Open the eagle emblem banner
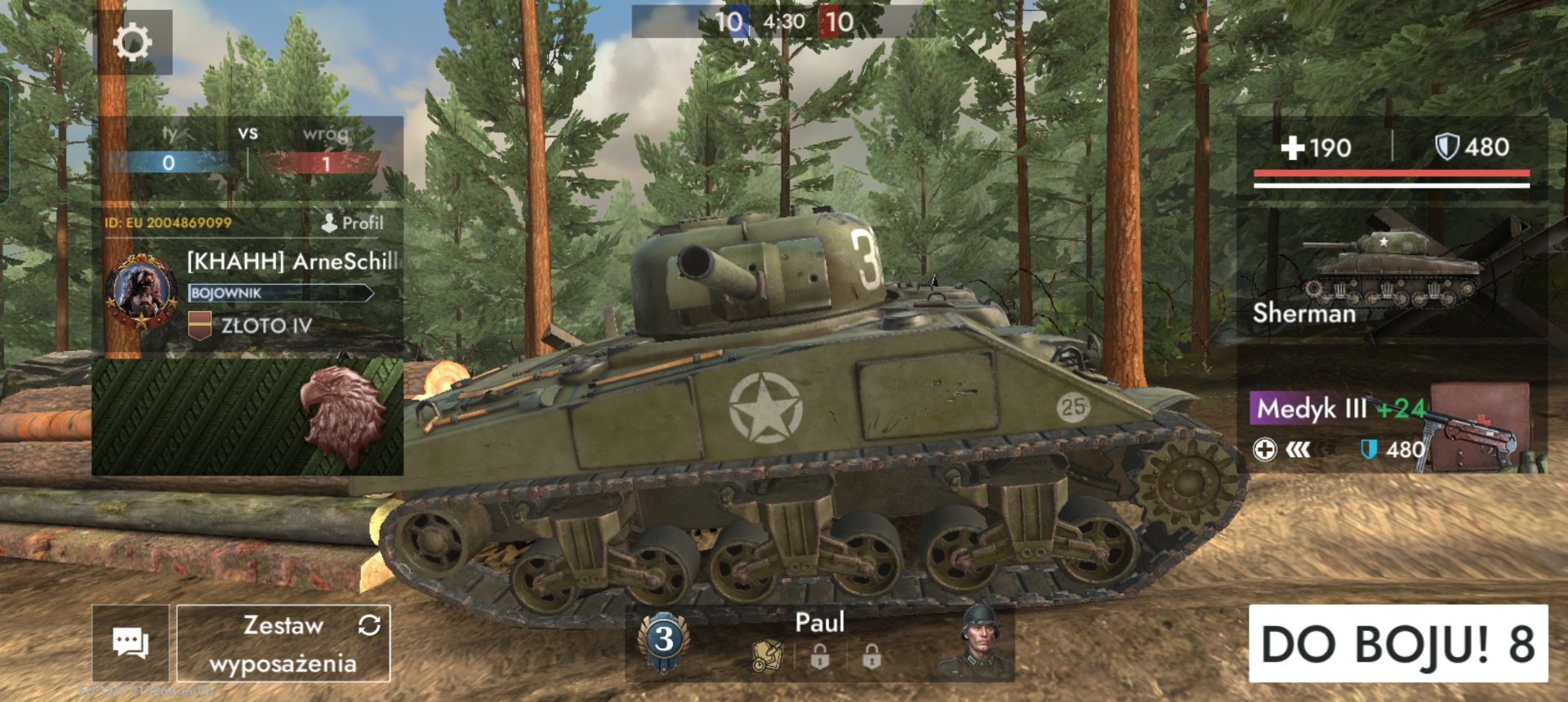The width and height of the screenshot is (1568, 702). click(x=247, y=417)
